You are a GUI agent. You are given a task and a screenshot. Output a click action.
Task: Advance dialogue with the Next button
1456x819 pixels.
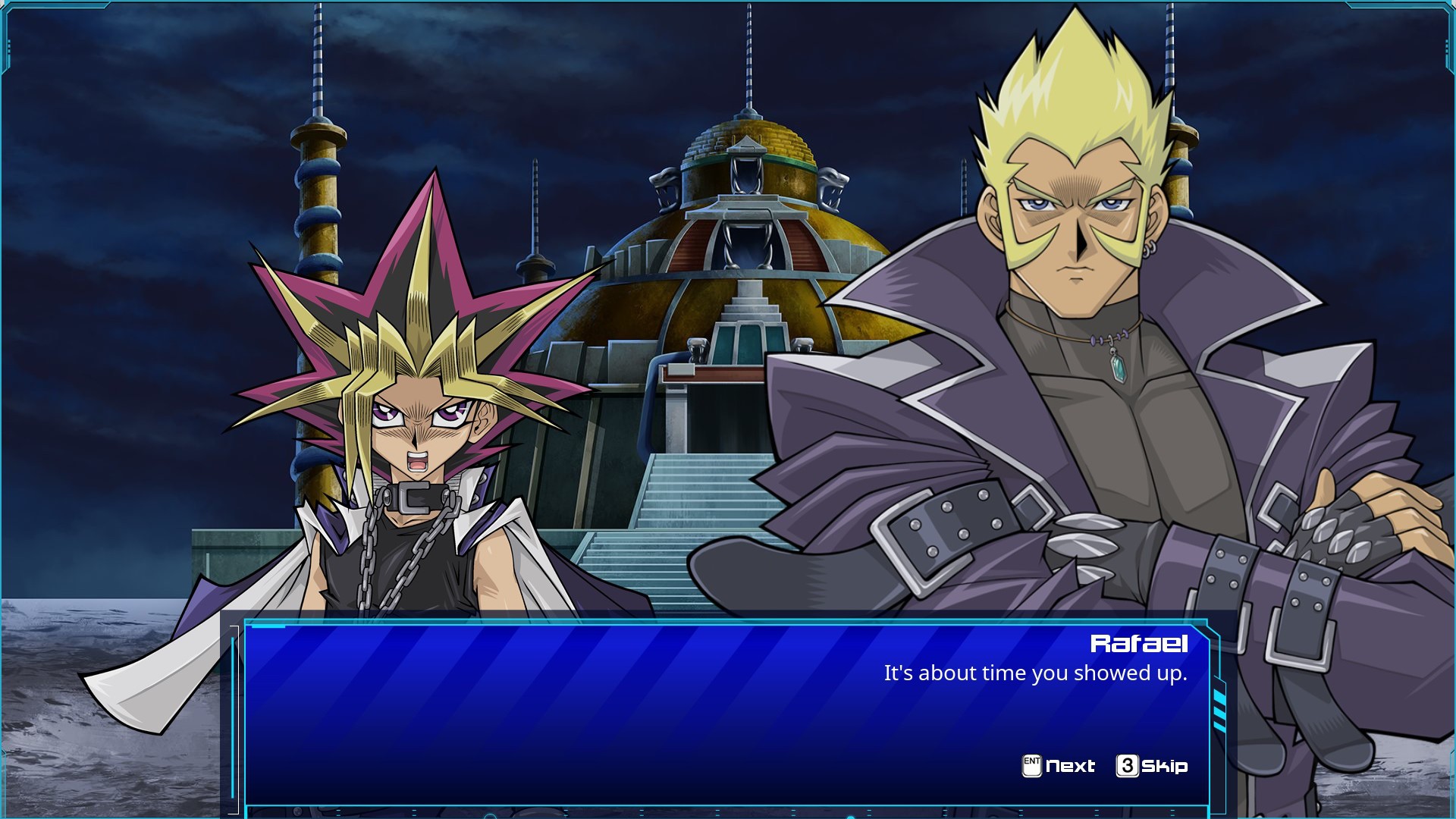[x=1059, y=766]
